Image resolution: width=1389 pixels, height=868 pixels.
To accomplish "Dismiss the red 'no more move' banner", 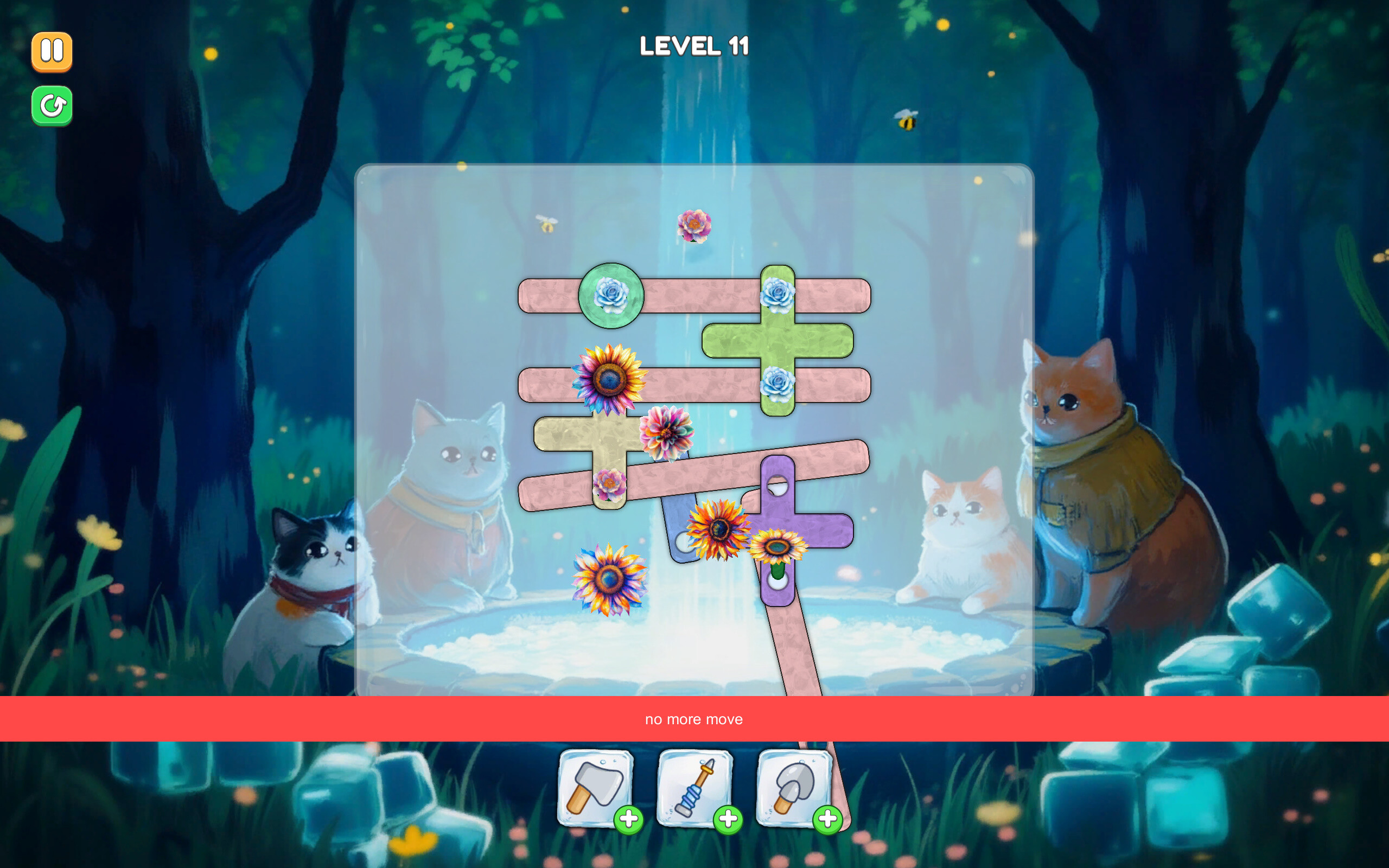I will point(694,719).
